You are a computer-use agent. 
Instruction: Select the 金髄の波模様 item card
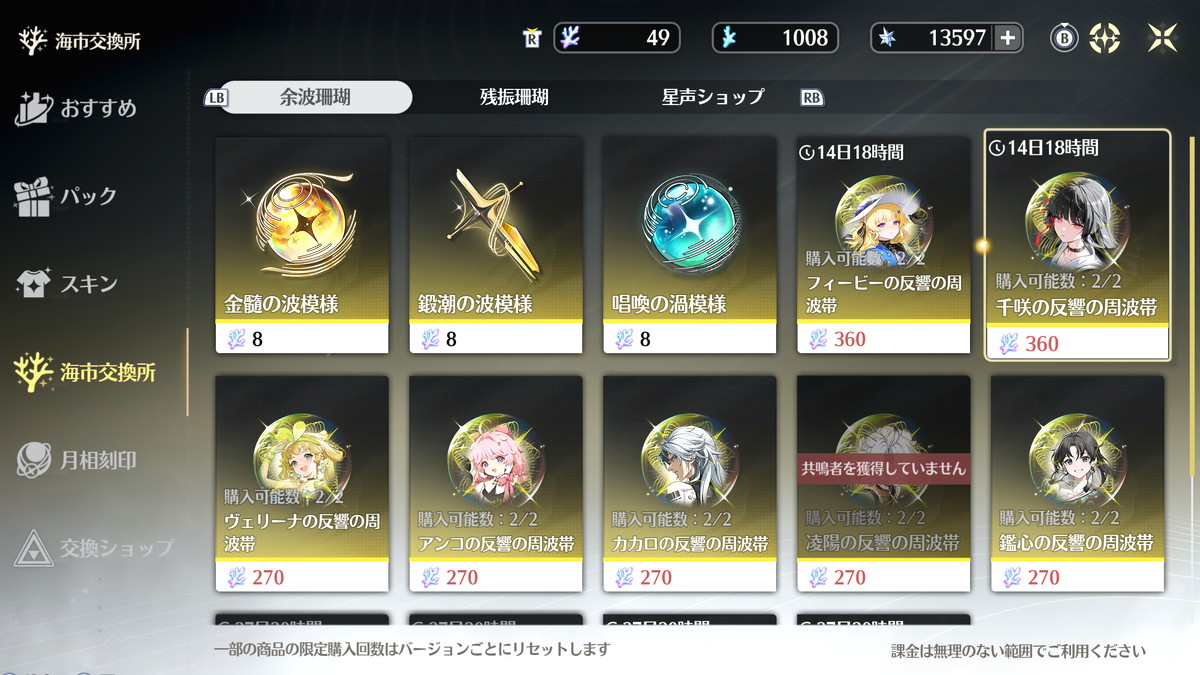(x=302, y=244)
